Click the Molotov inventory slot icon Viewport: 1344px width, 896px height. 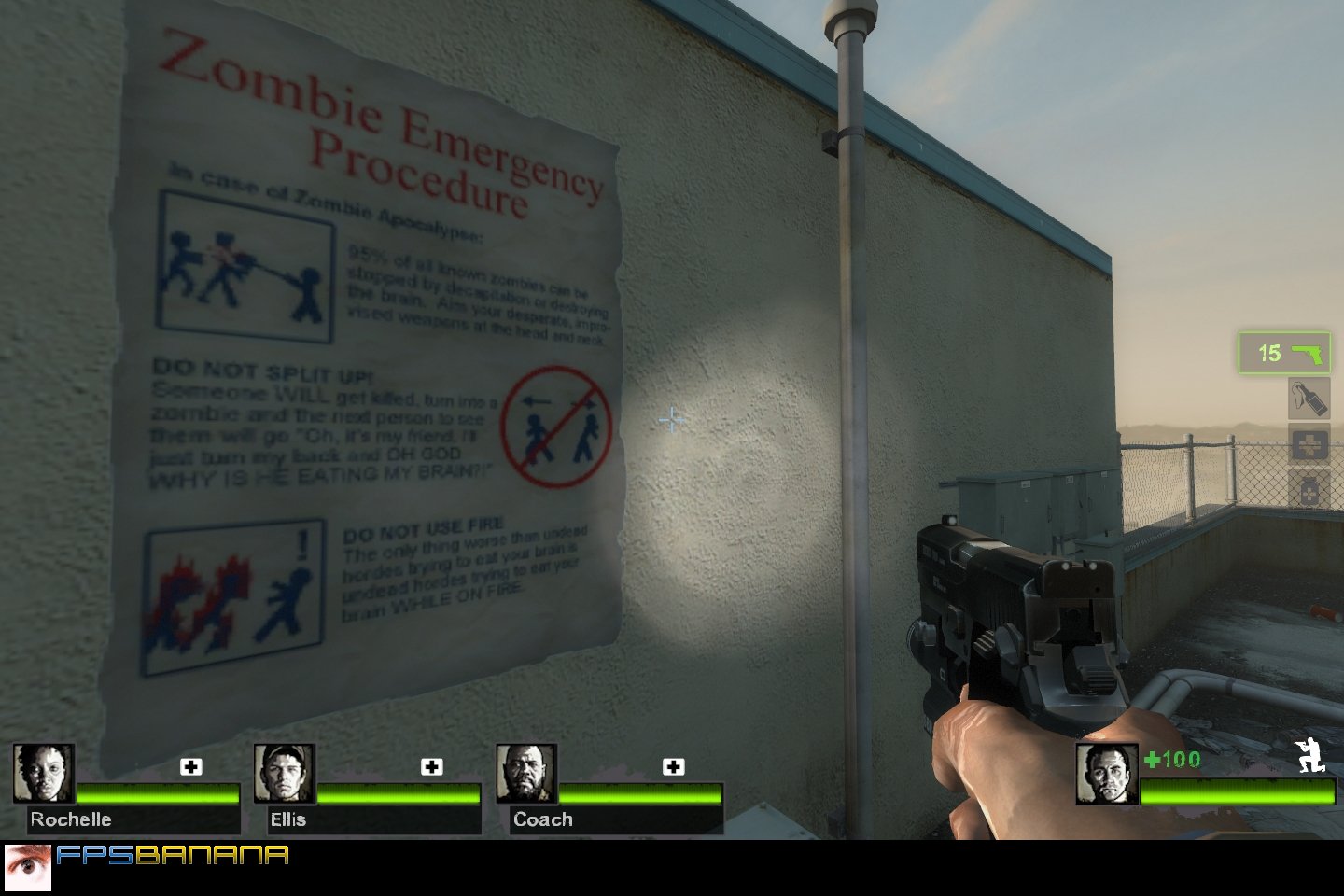pos(1310,398)
